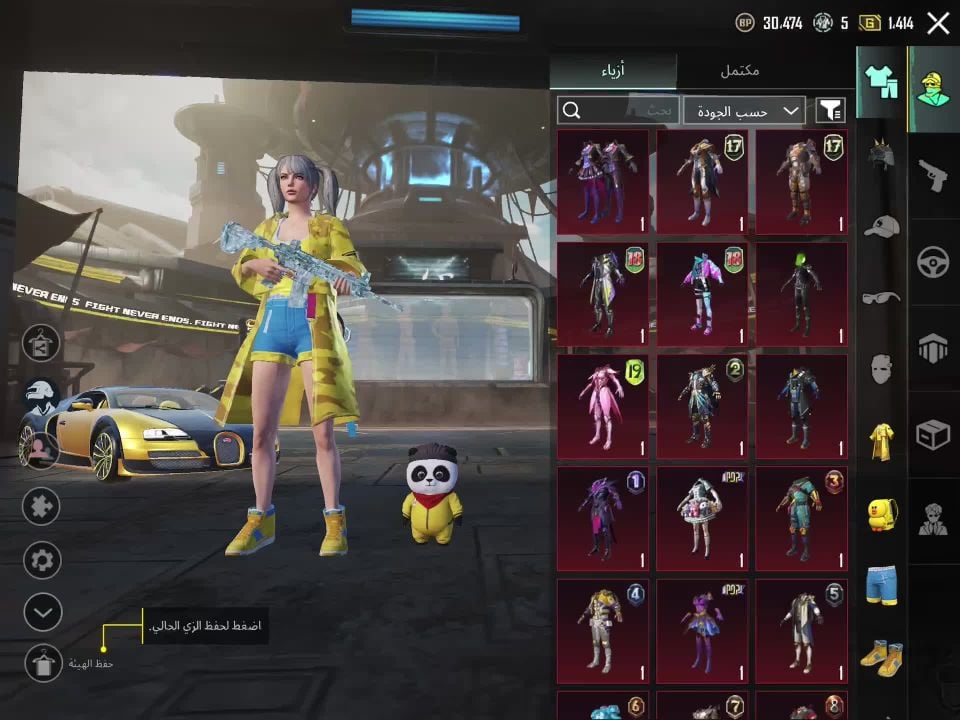Open the weapon skins pistol category

click(x=933, y=175)
